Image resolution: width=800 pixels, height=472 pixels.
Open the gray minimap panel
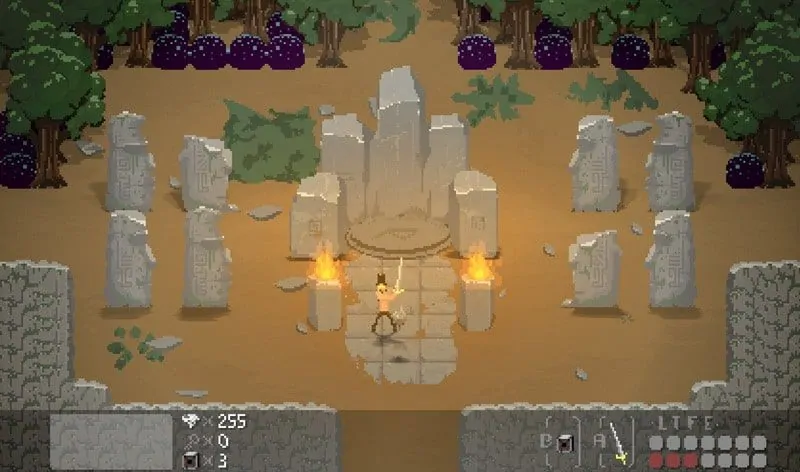point(111,441)
